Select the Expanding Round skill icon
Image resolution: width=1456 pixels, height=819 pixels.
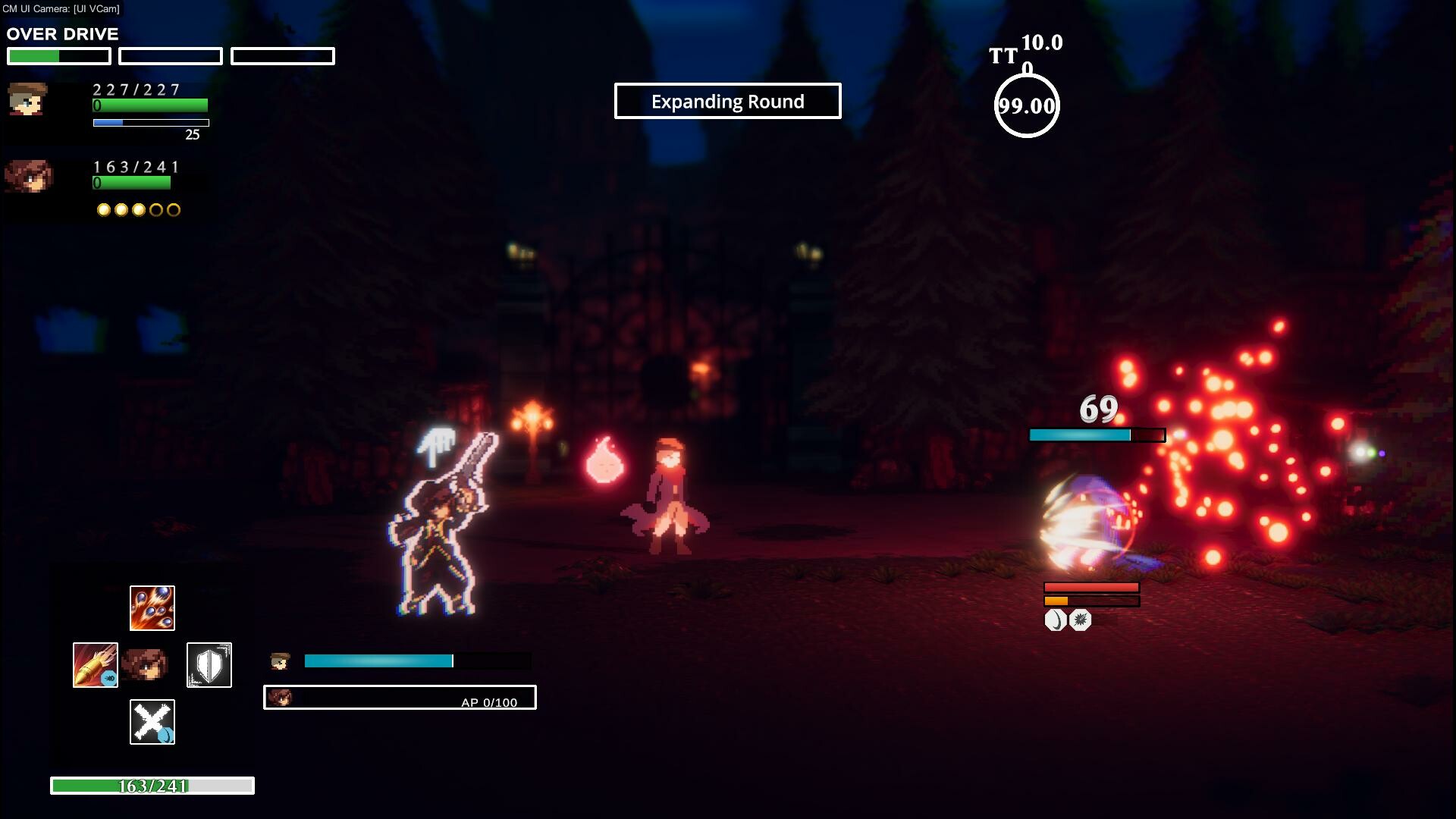tap(152, 607)
